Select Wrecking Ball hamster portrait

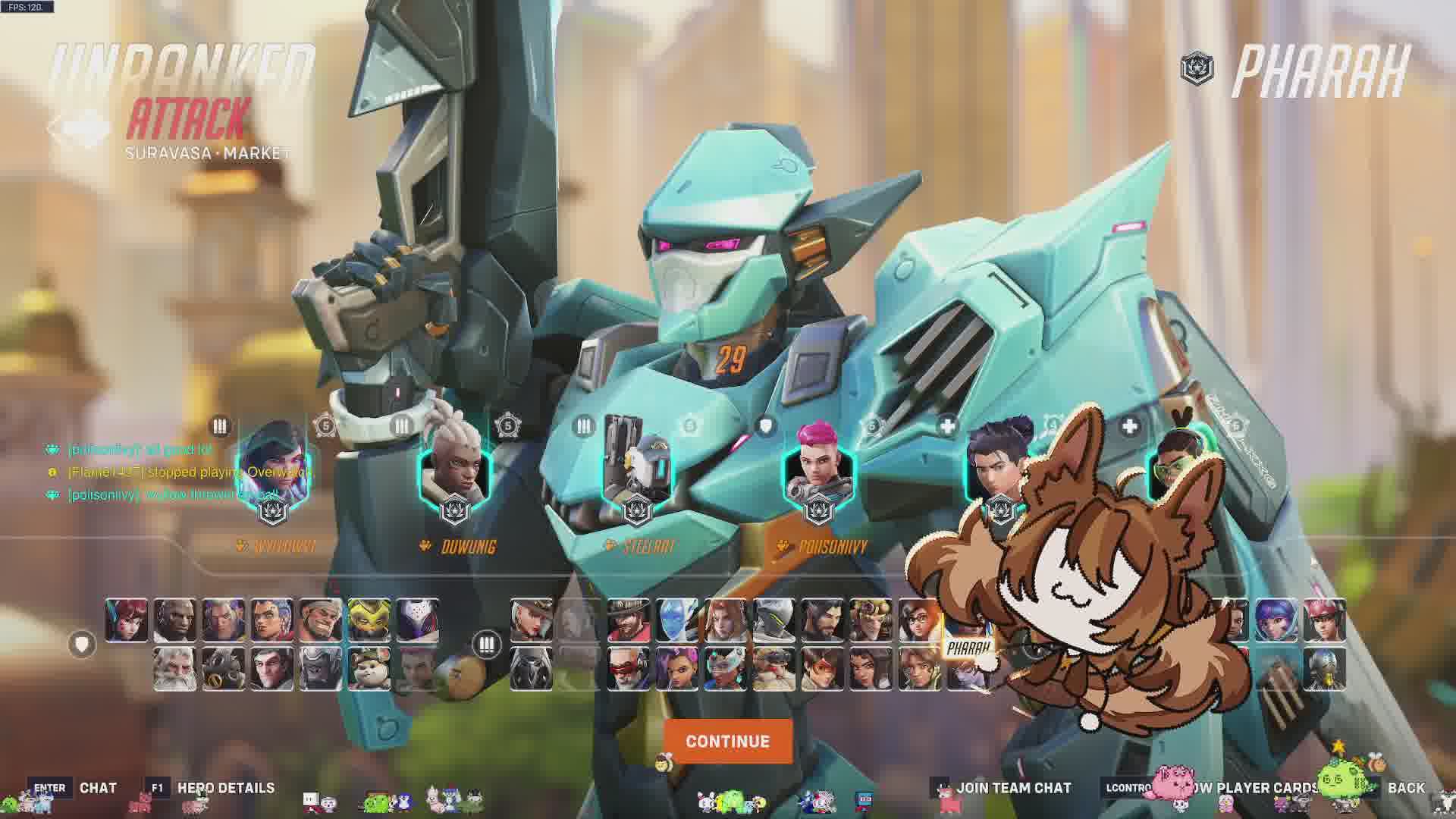click(x=369, y=669)
